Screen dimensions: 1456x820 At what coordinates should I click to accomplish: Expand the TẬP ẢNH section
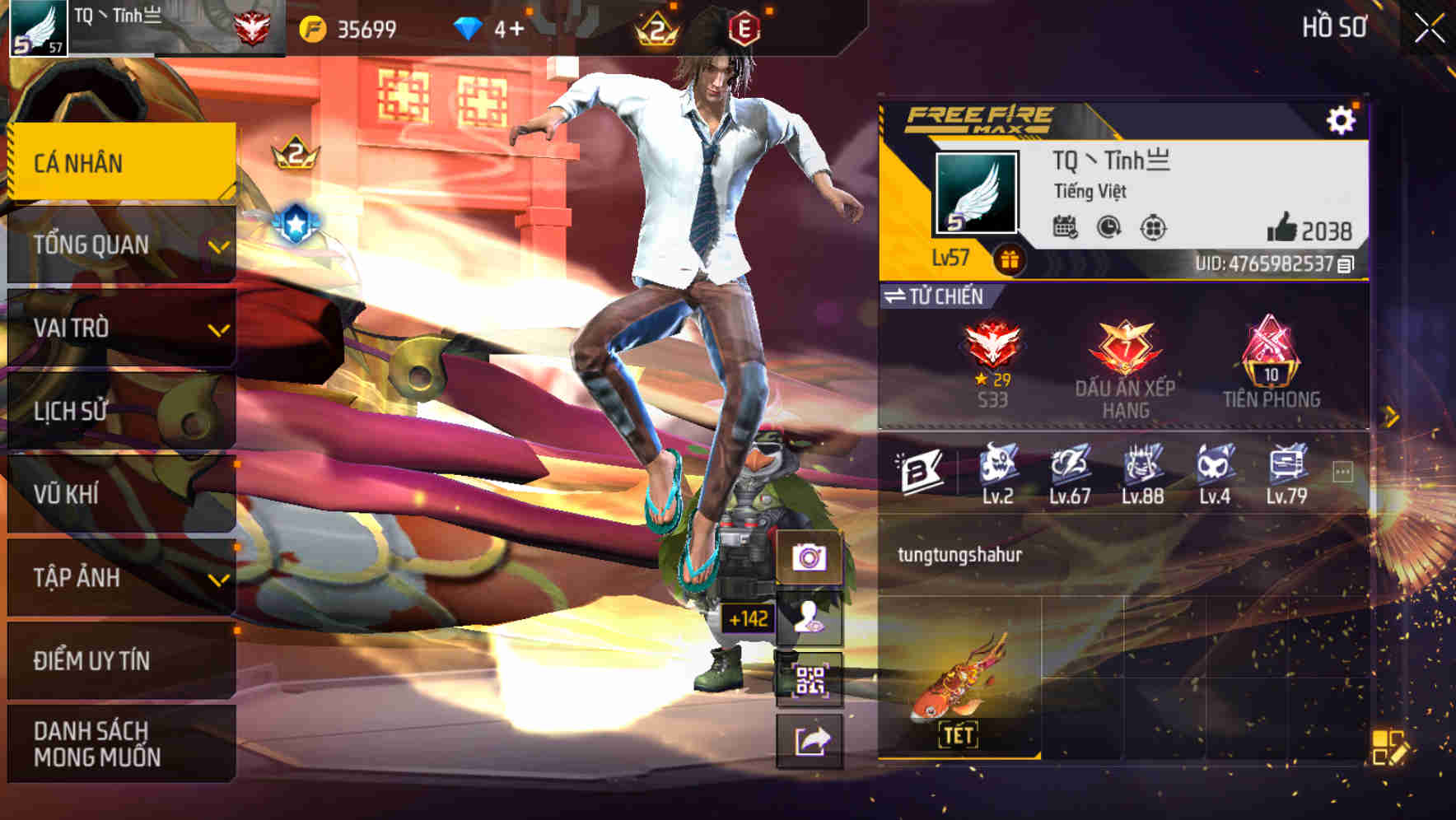point(119,578)
